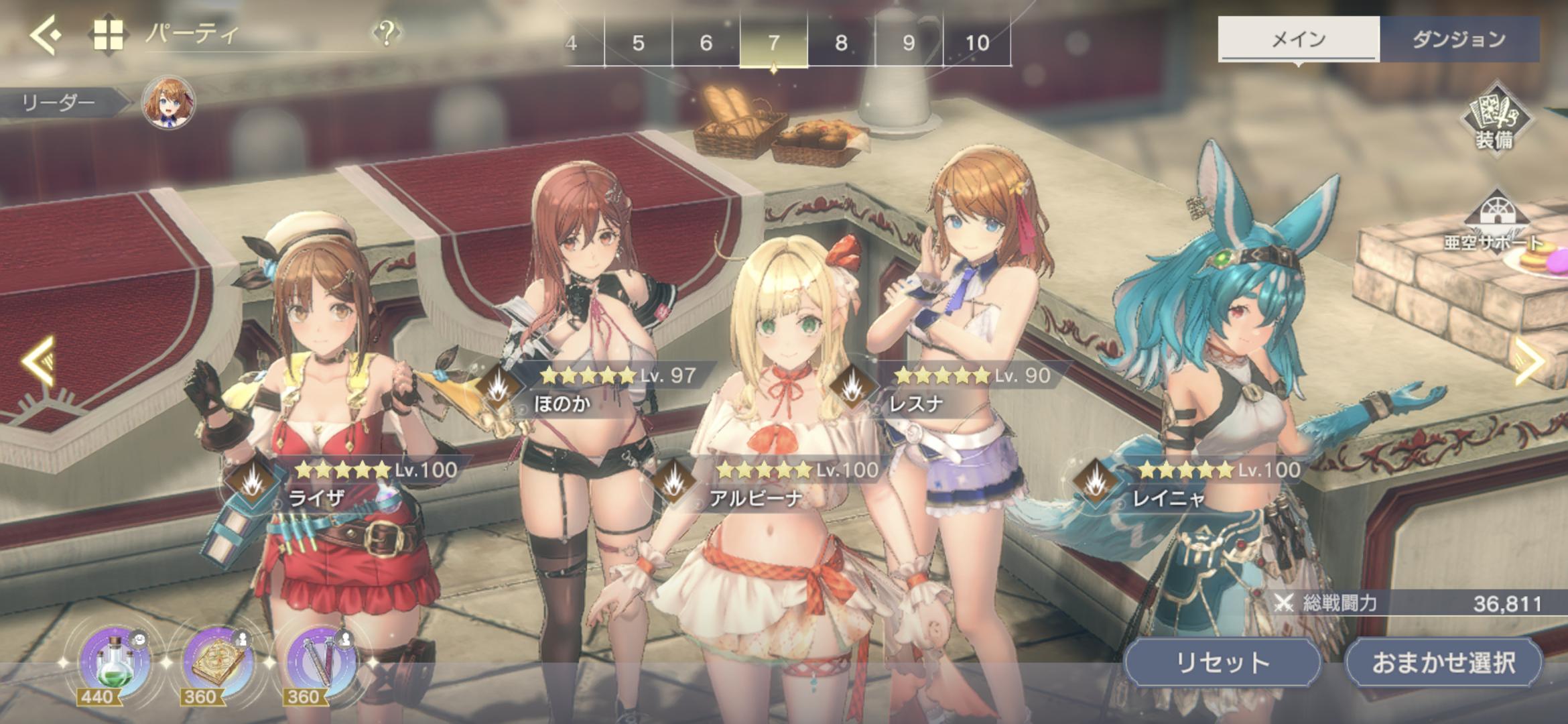Select party slot 10
Screen dimensions: 1568x724
pos(977,43)
